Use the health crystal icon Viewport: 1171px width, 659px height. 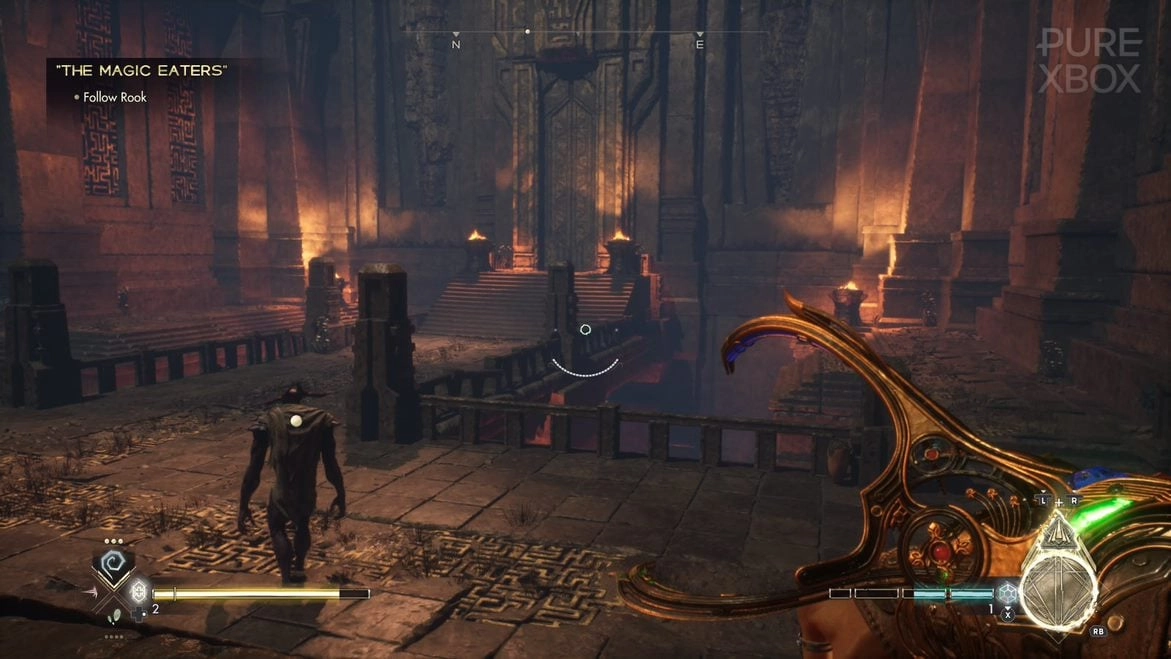click(x=138, y=592)
